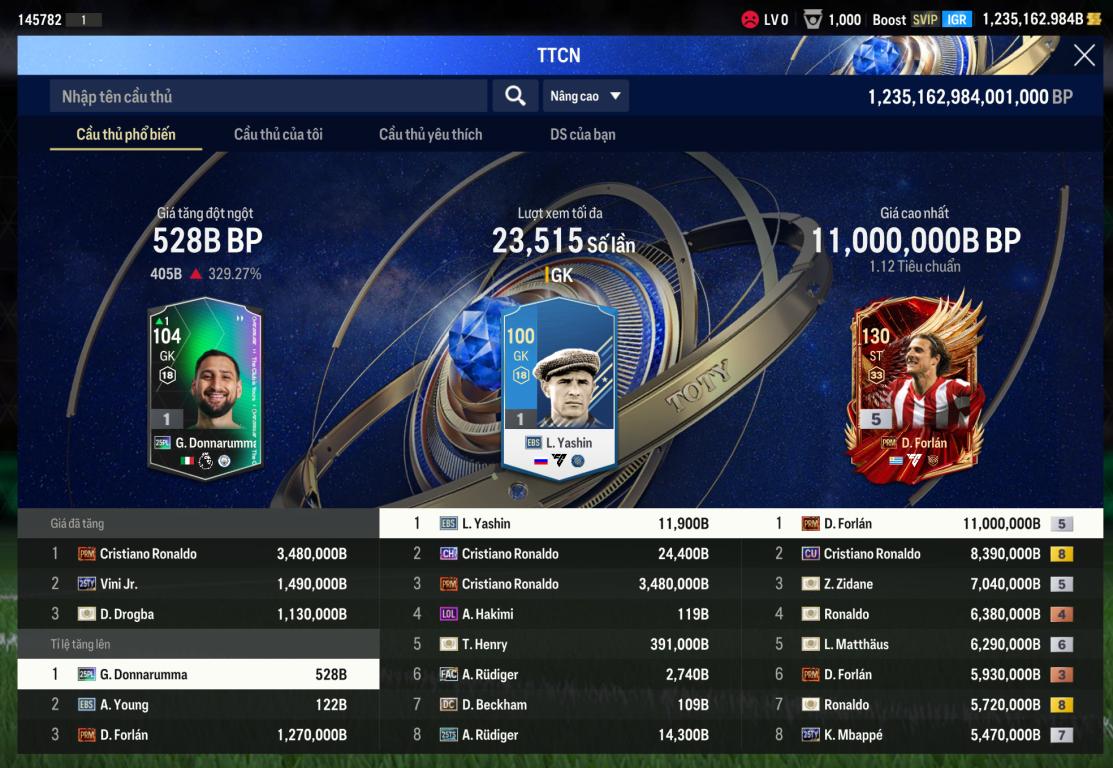The width and height of the screenshot is (1113, 768).
Task: Select the DS của bạn tab
Action: click(x=582, y=134)
